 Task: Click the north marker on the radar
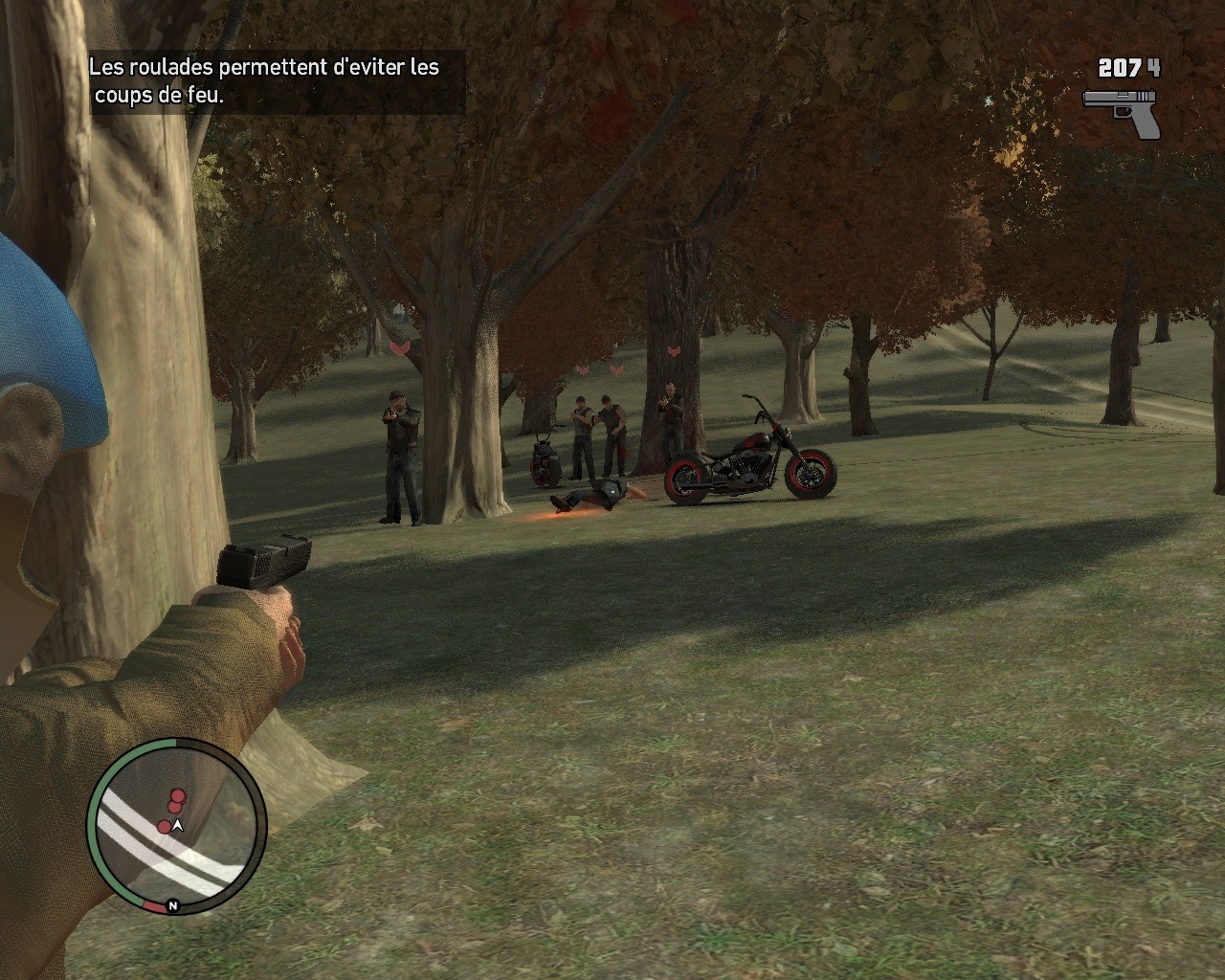[x=173, y=905]
